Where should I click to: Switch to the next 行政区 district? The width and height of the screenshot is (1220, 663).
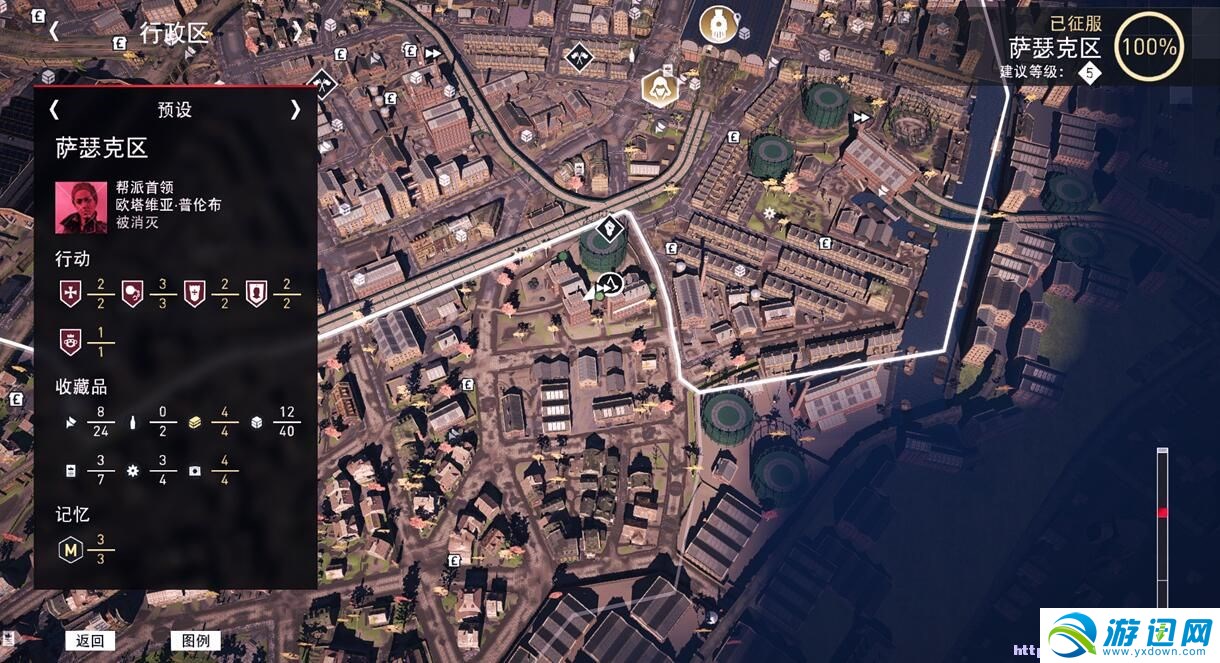click(297, 31)
